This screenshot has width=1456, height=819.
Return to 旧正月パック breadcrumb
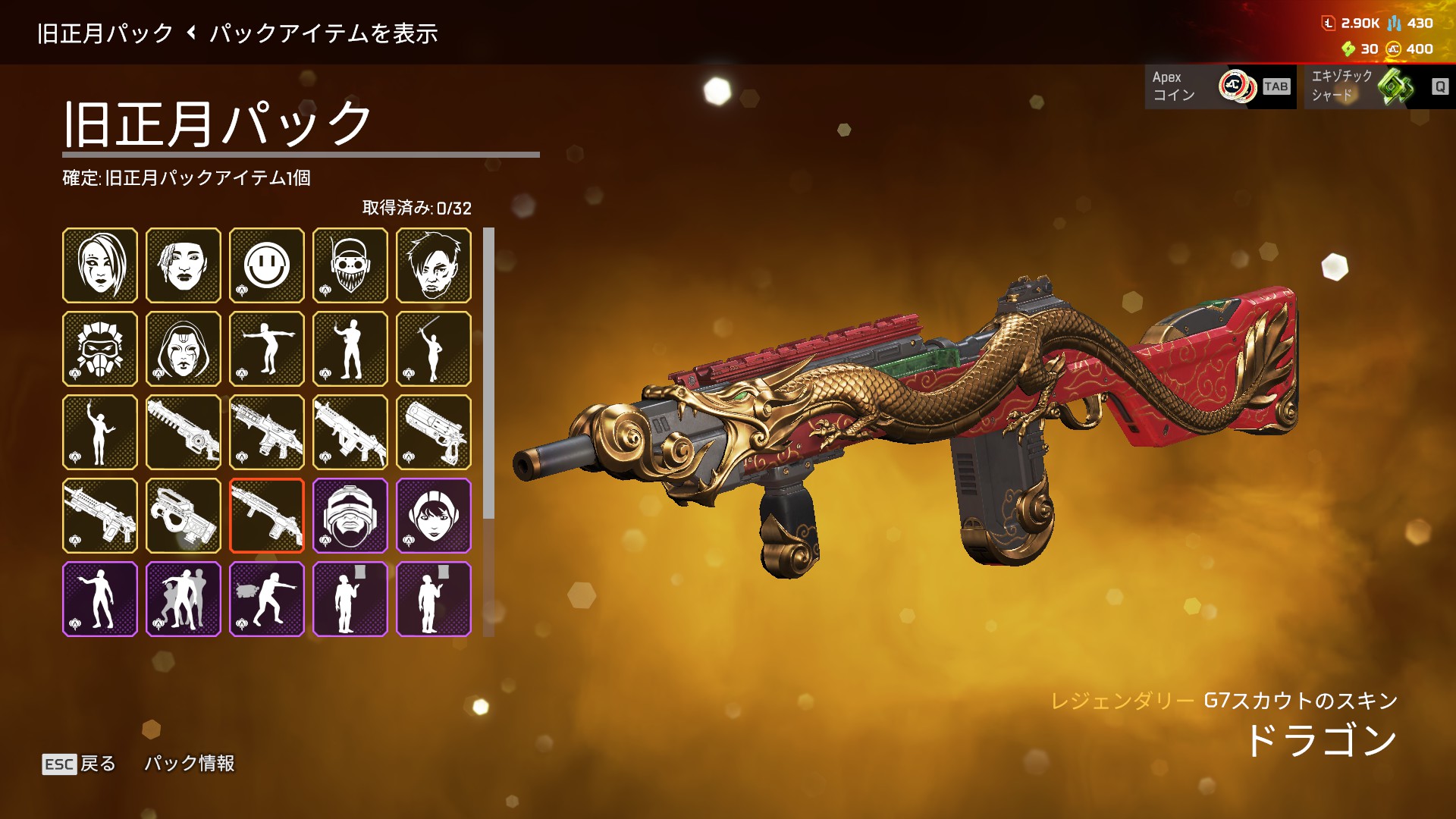point(105,33)
